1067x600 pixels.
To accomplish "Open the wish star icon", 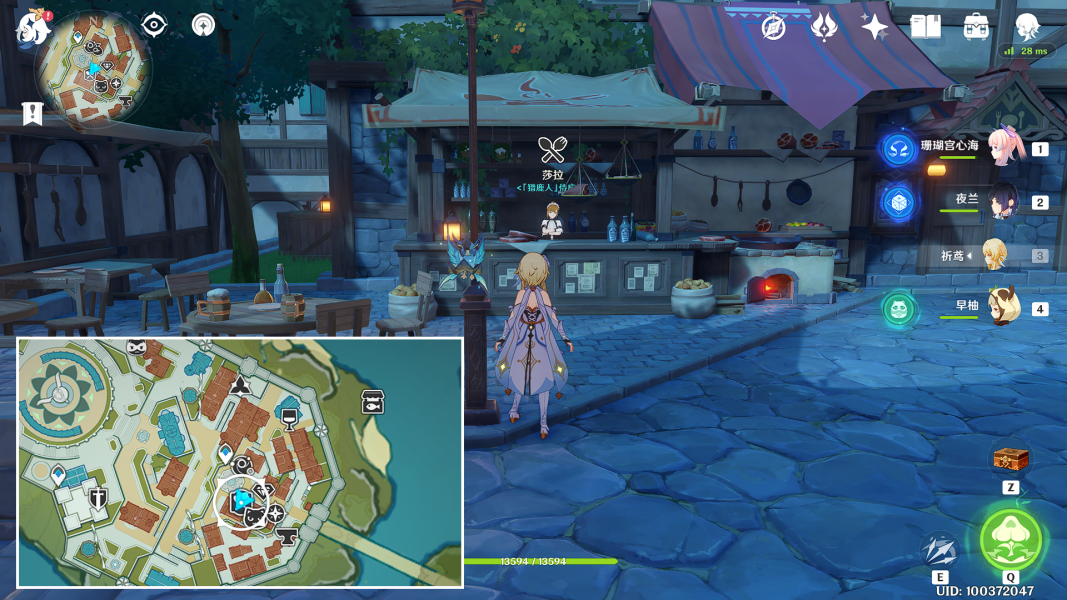I will pos(875,27).
